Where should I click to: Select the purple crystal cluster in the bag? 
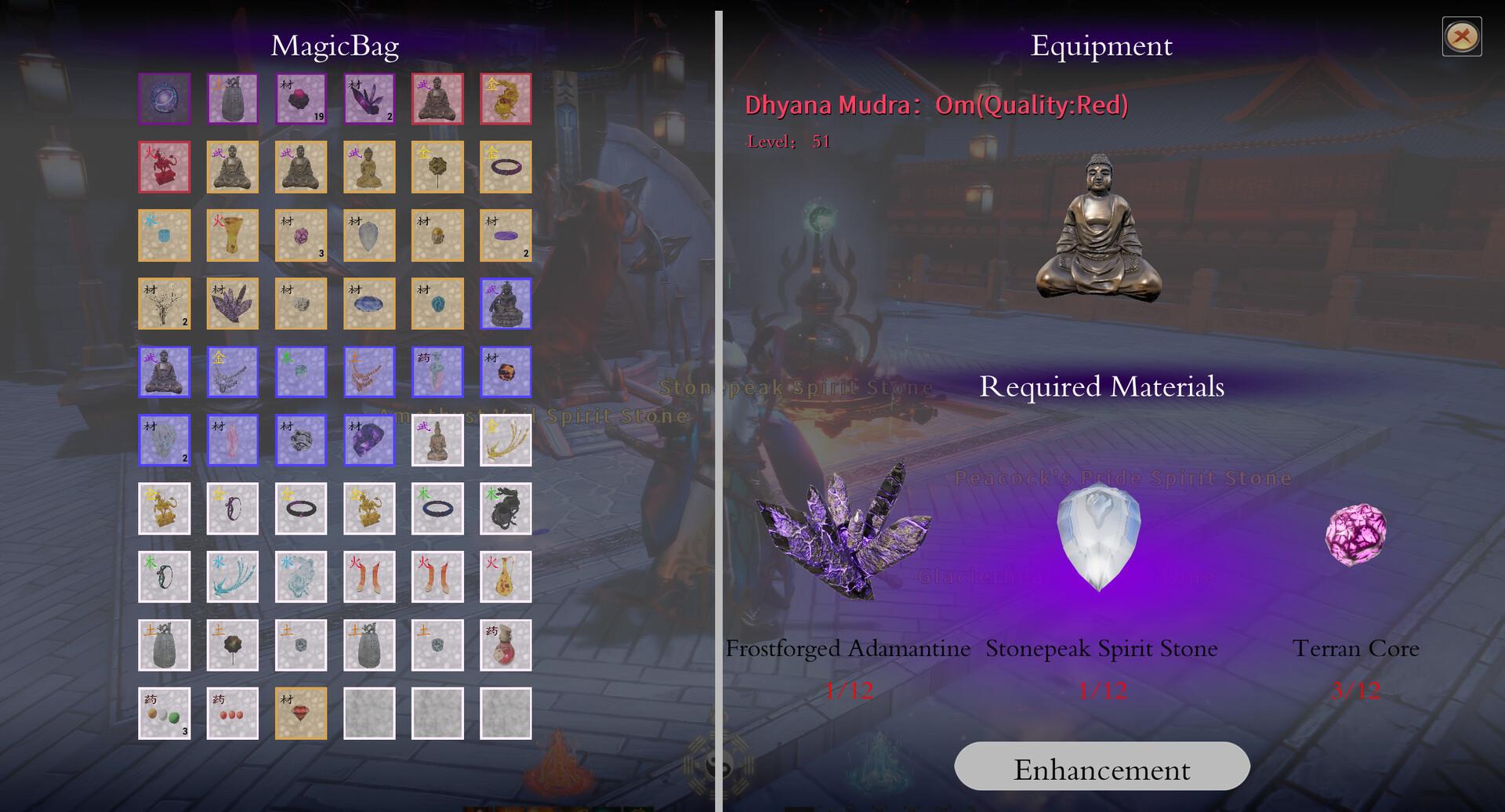233,303
